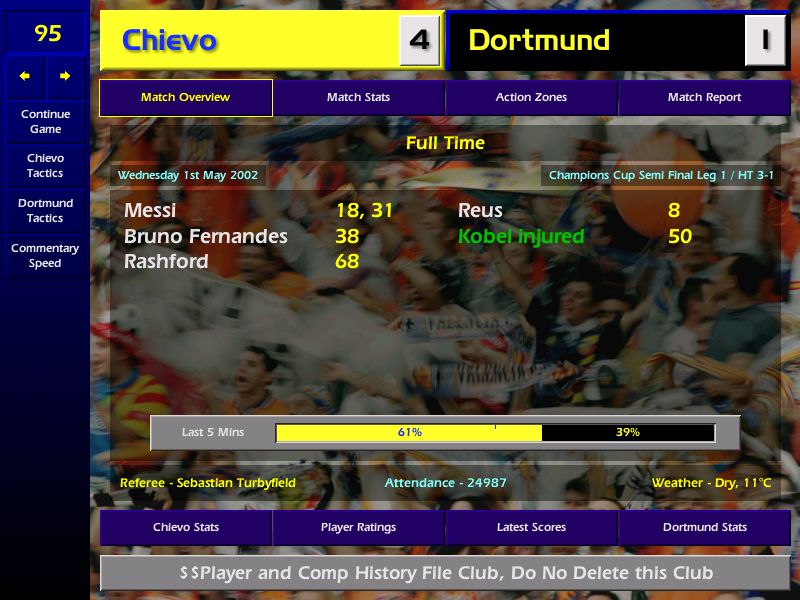Screen dimensions: 800x600
Task: Select the Dortmund team name header
Action: [539, 40]
